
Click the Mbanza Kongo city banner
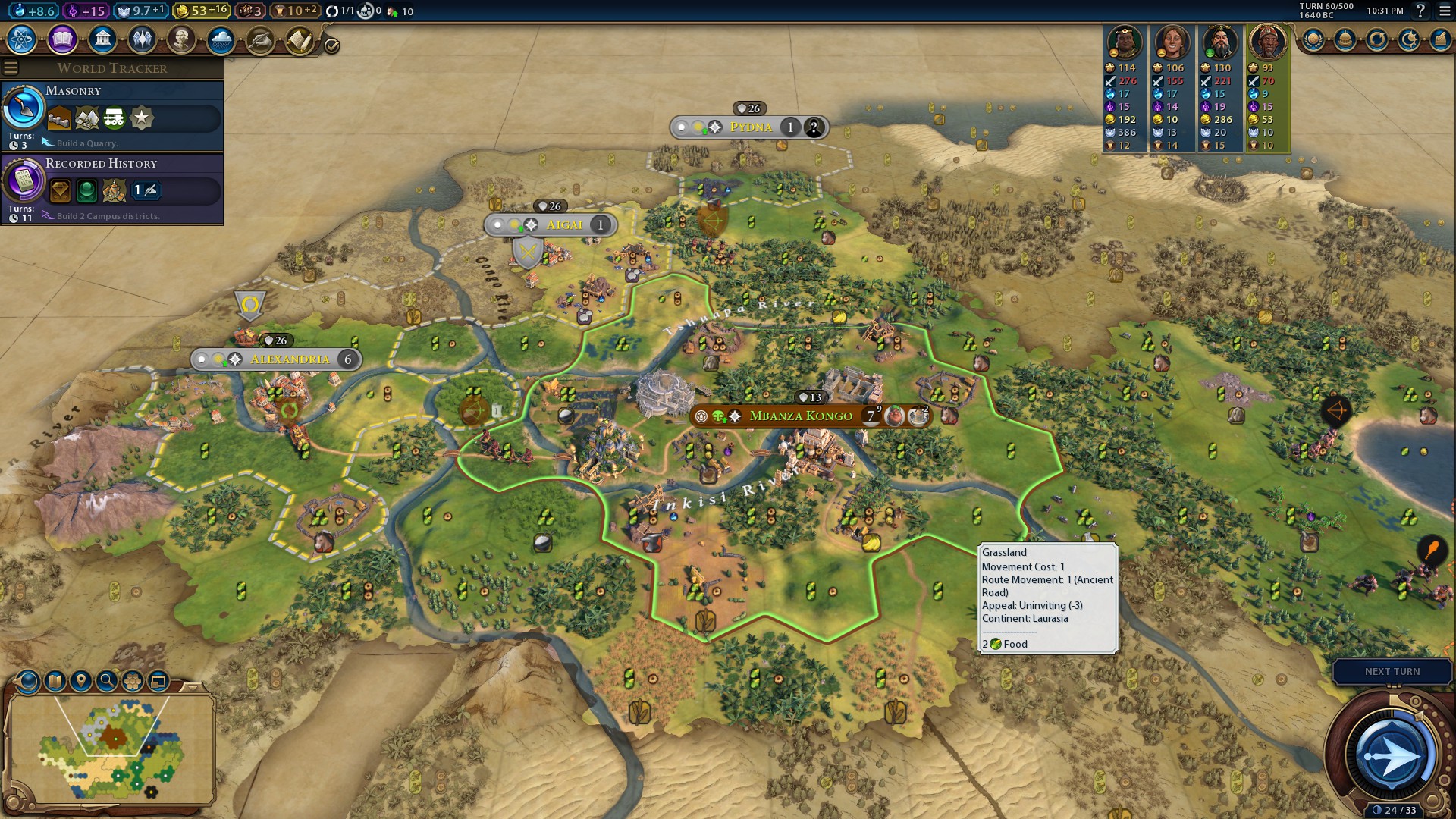pos(801,416)
